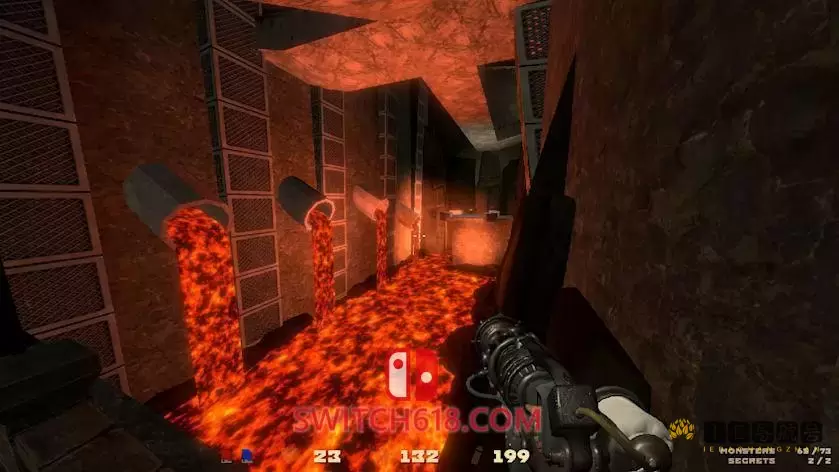This screenshot has width=839, height=472.
Task: Click the red Nintendo Switch logo watermark
Action: [412, 377]
